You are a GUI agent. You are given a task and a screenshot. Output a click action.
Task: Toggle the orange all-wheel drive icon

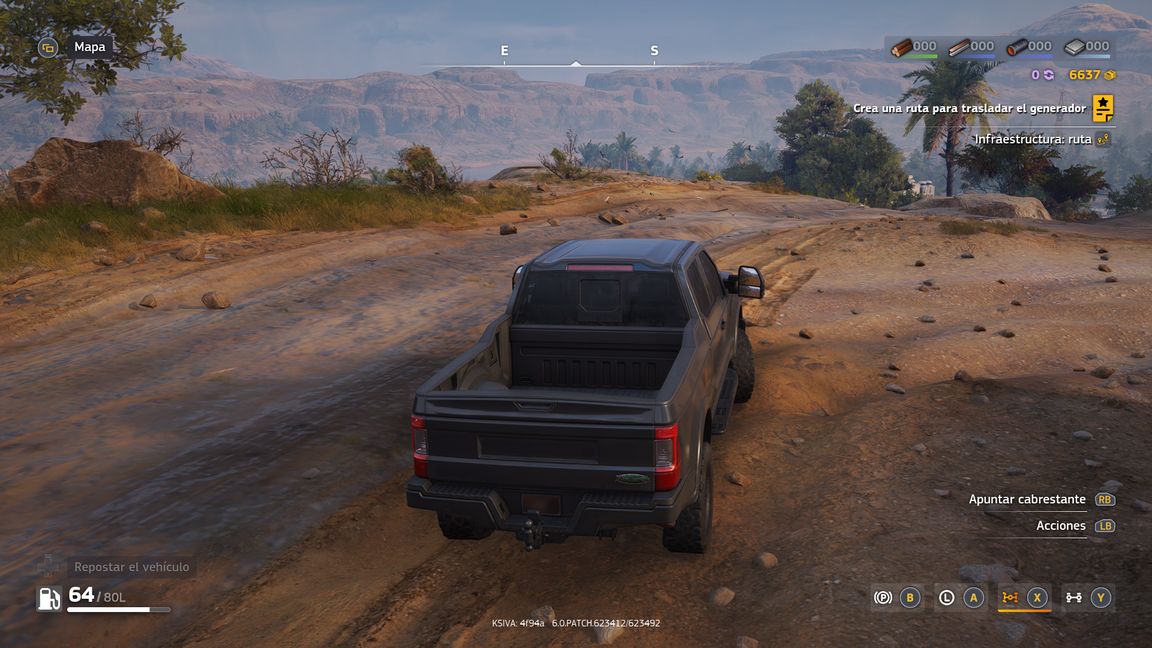(1010, 598)
